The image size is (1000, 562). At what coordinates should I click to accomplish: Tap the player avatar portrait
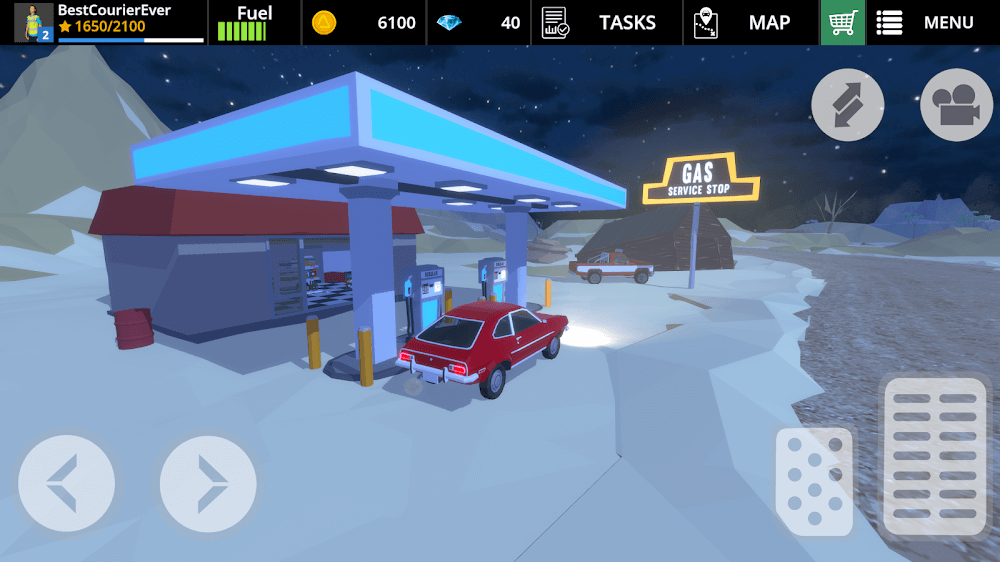[x=33, y=22]
